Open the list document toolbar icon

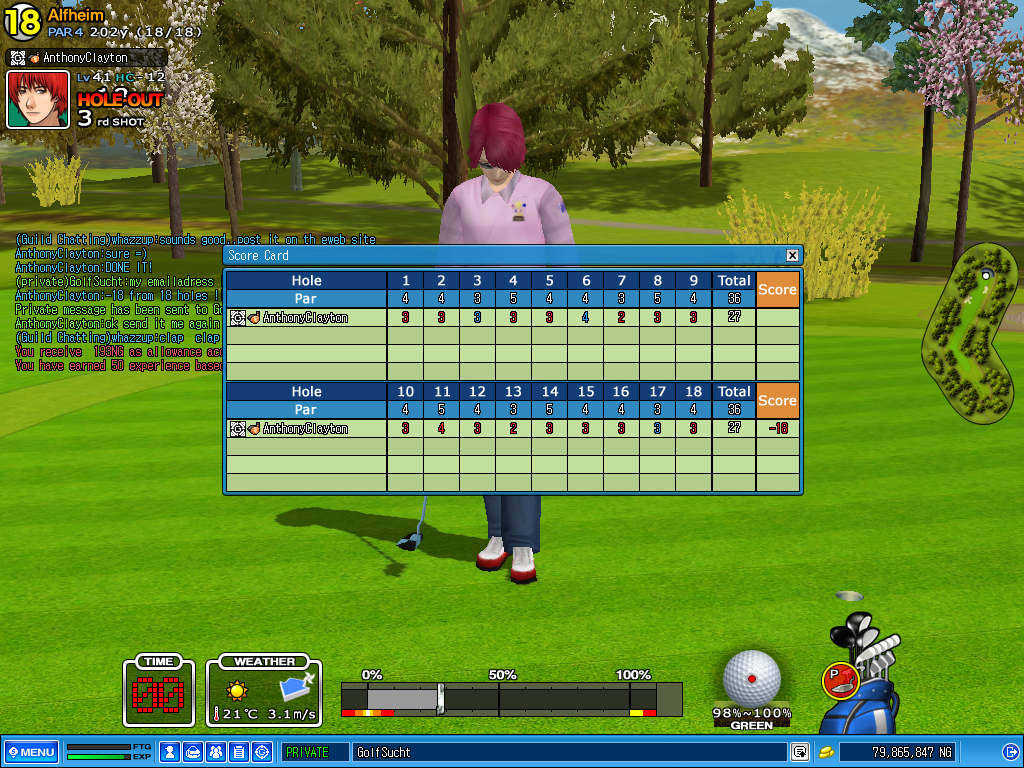(x=239, y=752)
